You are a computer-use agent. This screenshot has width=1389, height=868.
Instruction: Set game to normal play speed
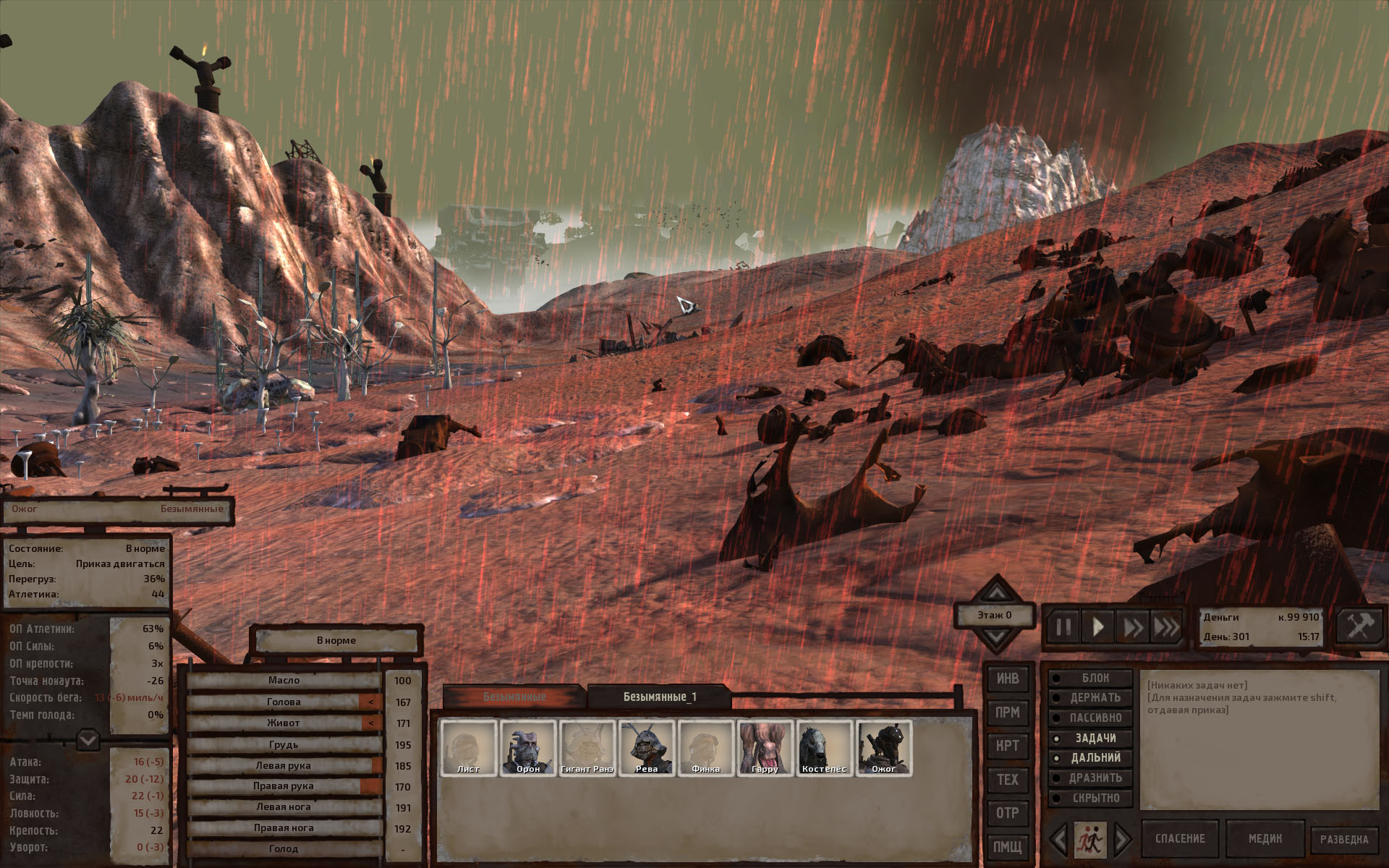point(1097,626)
